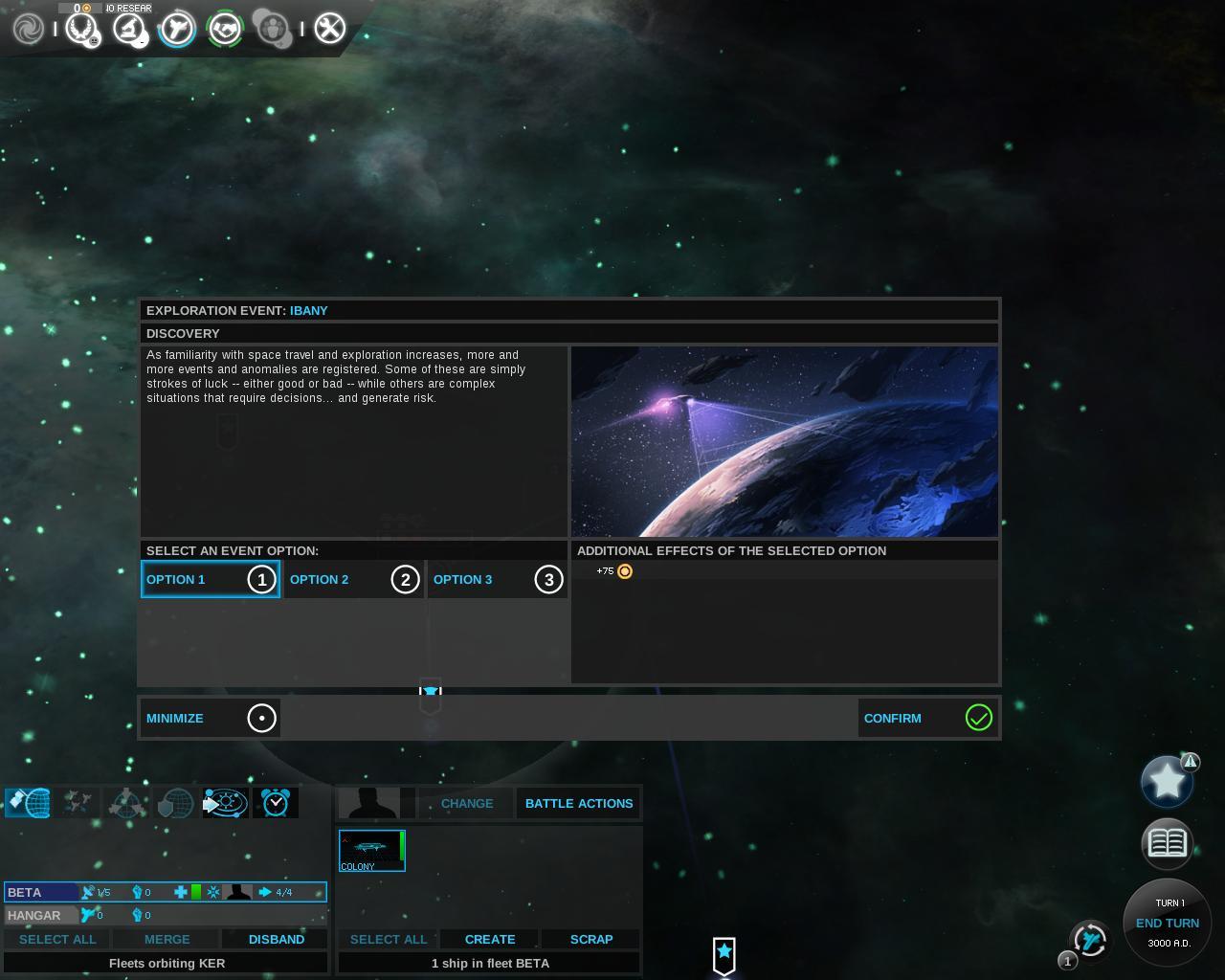Viewport: 1225px width, 980px height.
Task: Select the Colony ship thumbnail
Action: pyautogui.click(x=371, y=850)
